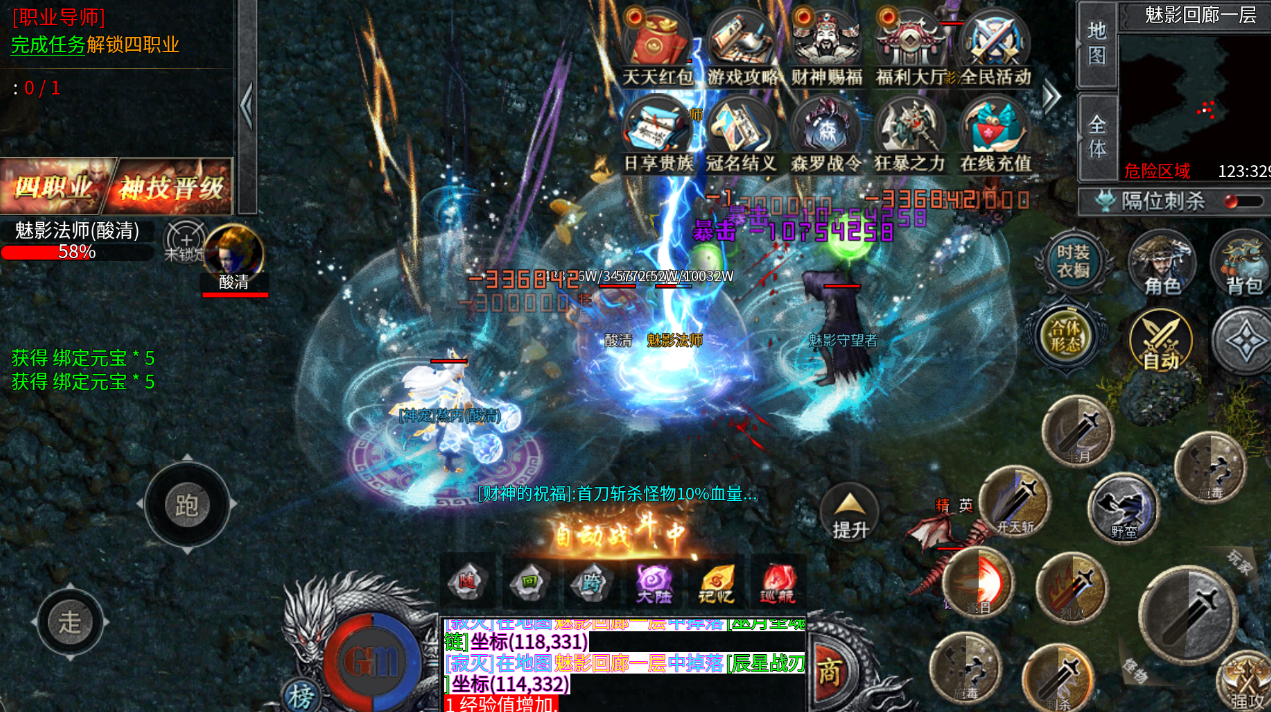Image resolution: width=1271 pixels, height=712 pixels.
Task: Open the 背包 bag icon
Action: [x=1244, y=263]
